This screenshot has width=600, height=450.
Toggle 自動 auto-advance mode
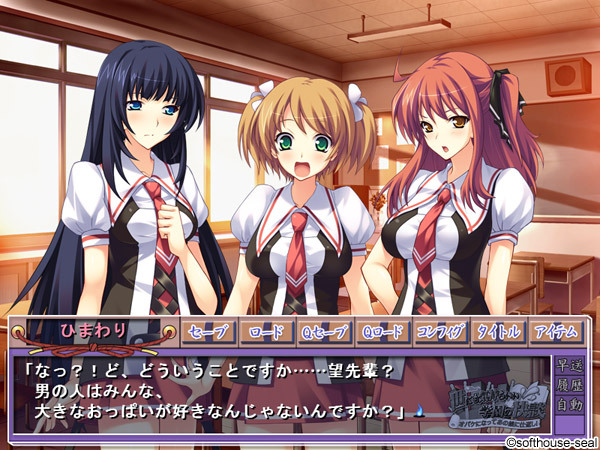coord(569,405)
